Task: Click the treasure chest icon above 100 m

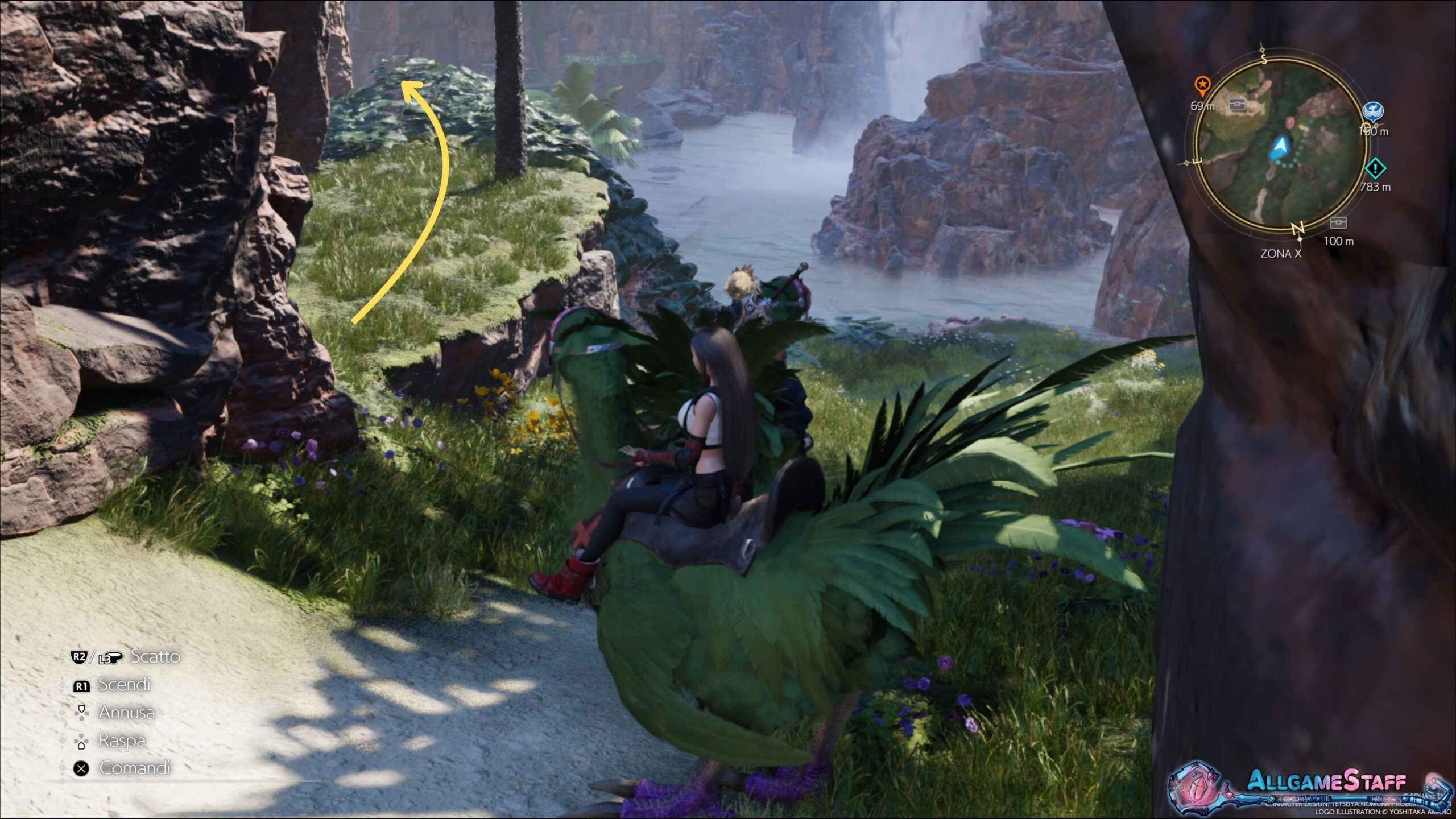Action: click(x=1339, y=222)
